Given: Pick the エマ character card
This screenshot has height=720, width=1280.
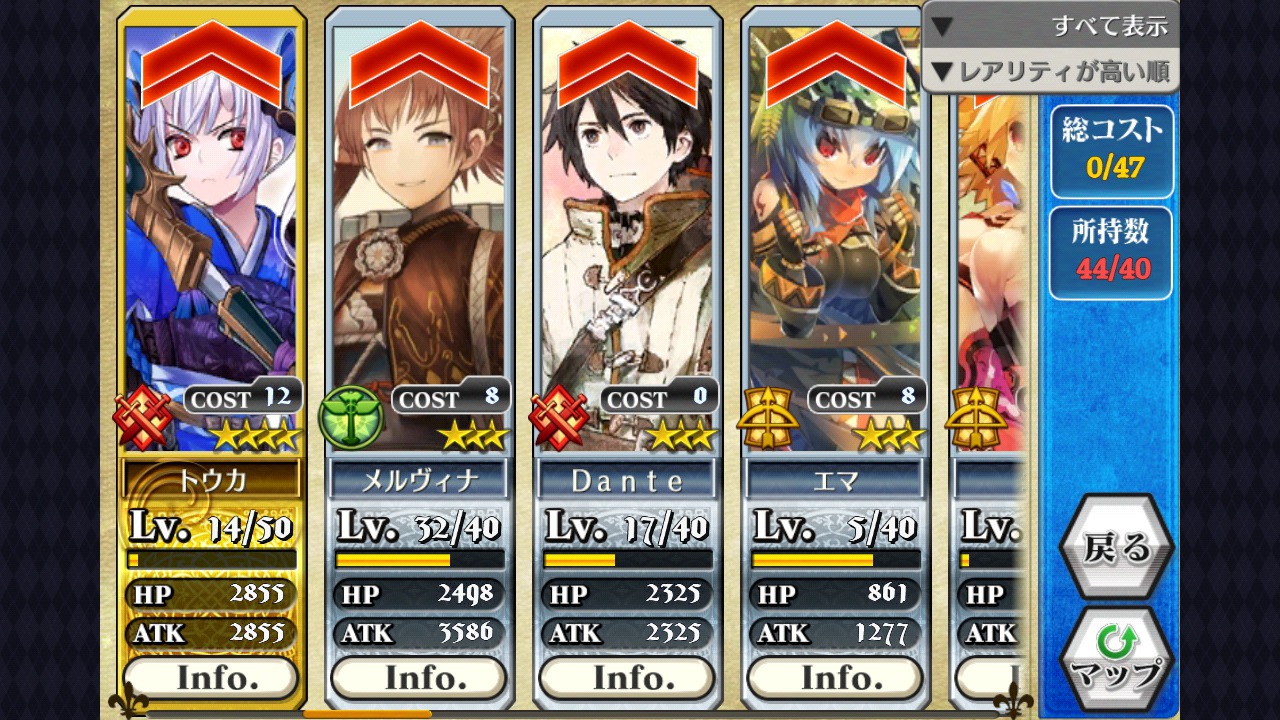Looking at the screenshot, I should pyautogui.click(x=835, y=250).
